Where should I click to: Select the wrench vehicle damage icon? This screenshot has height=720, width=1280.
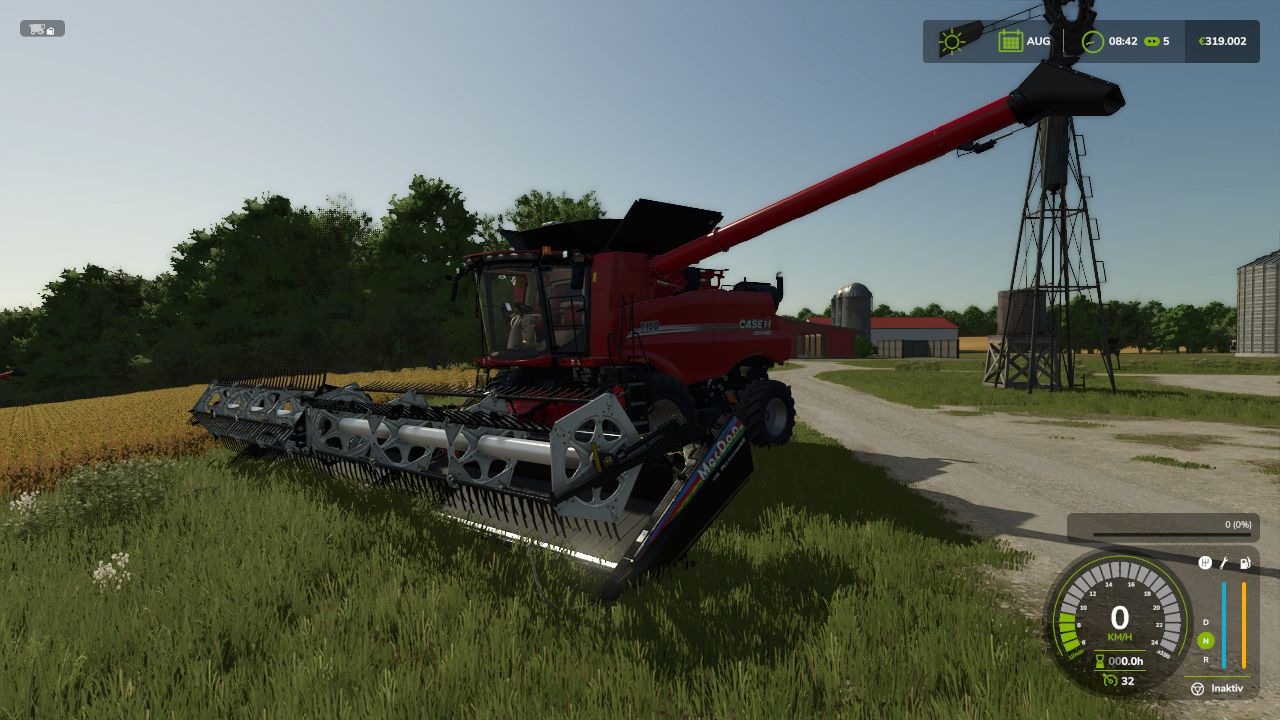tap(1224, 562)
